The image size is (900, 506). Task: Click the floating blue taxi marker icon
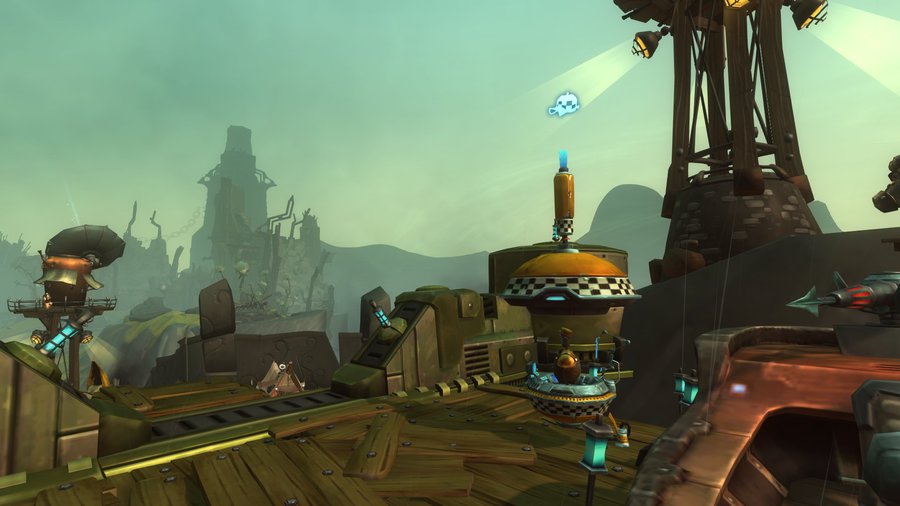point(563,104)
